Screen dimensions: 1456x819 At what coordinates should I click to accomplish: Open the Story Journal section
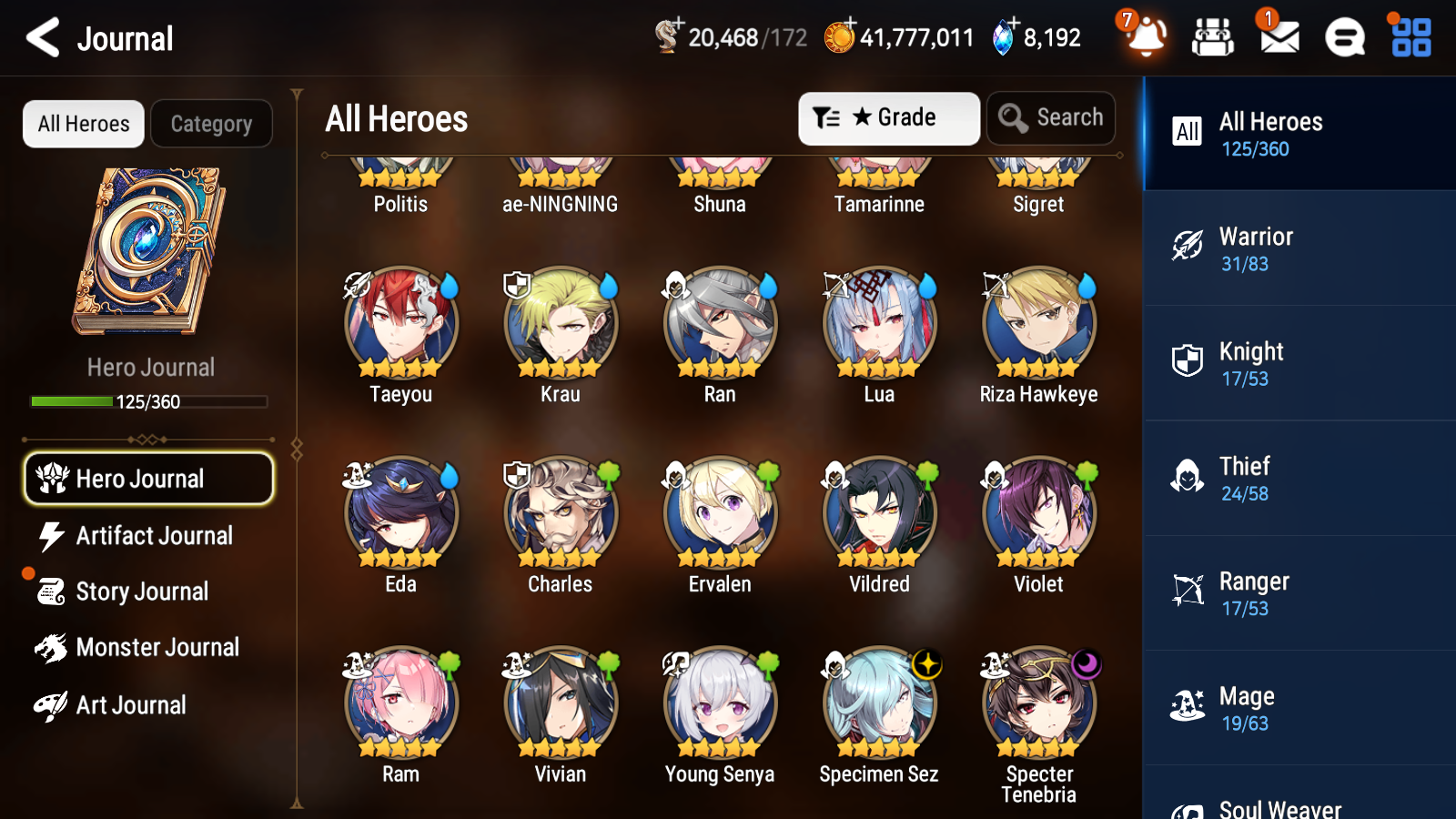pos(141,591)
